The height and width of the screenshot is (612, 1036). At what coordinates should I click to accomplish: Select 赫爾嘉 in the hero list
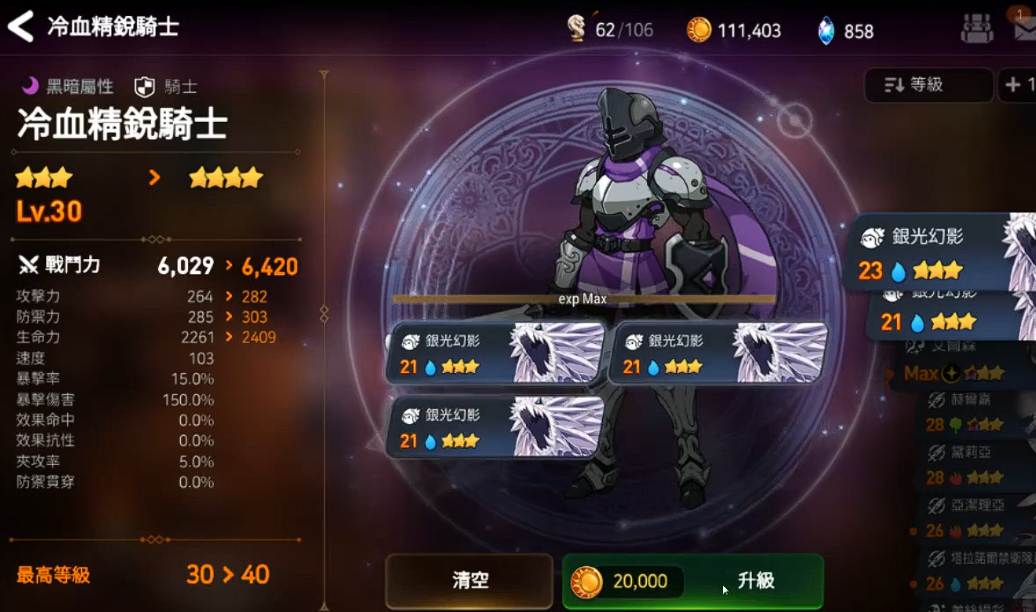click(975, 412)
